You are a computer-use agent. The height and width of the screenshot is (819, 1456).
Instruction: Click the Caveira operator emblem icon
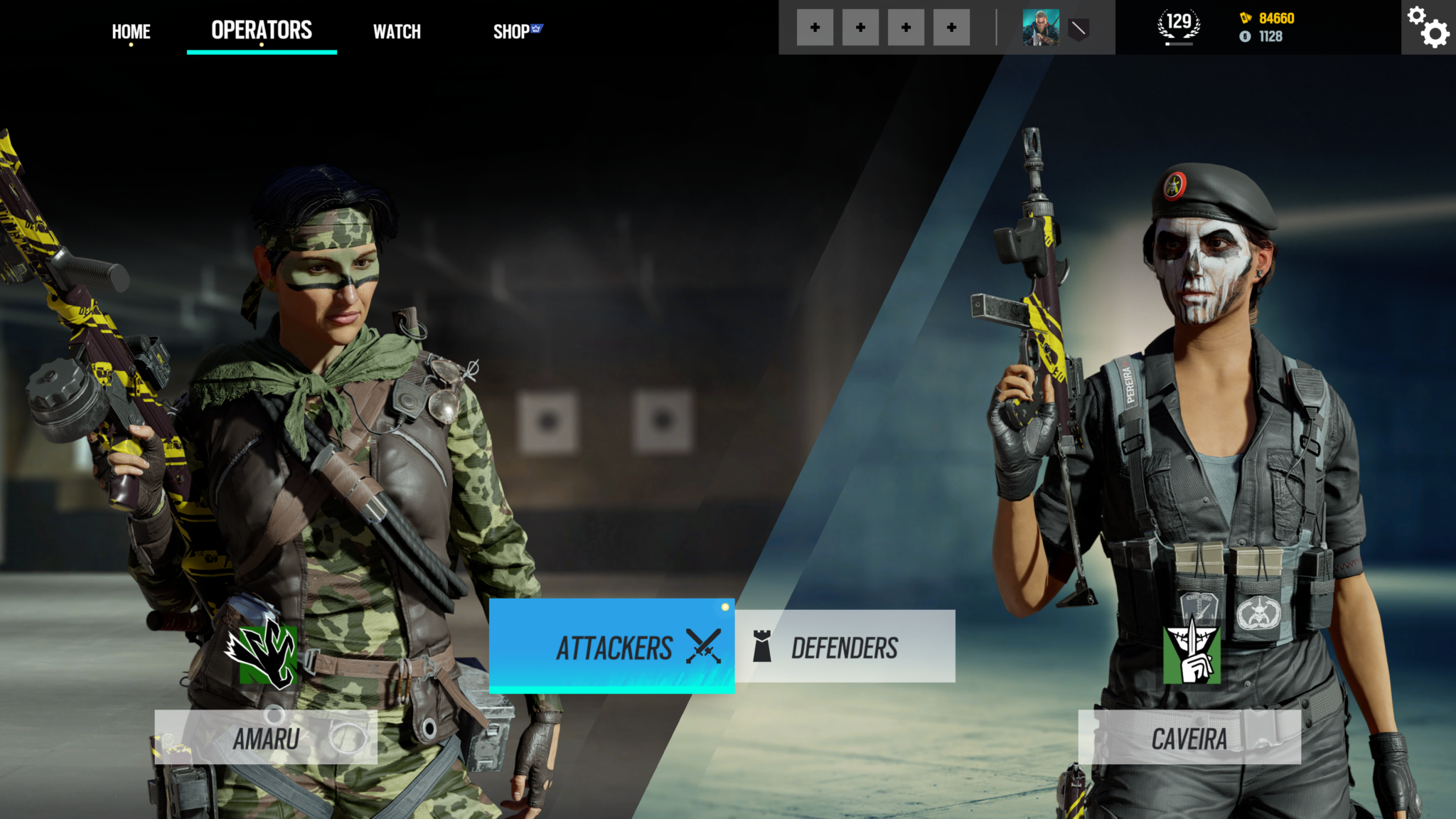point(1192,654)
